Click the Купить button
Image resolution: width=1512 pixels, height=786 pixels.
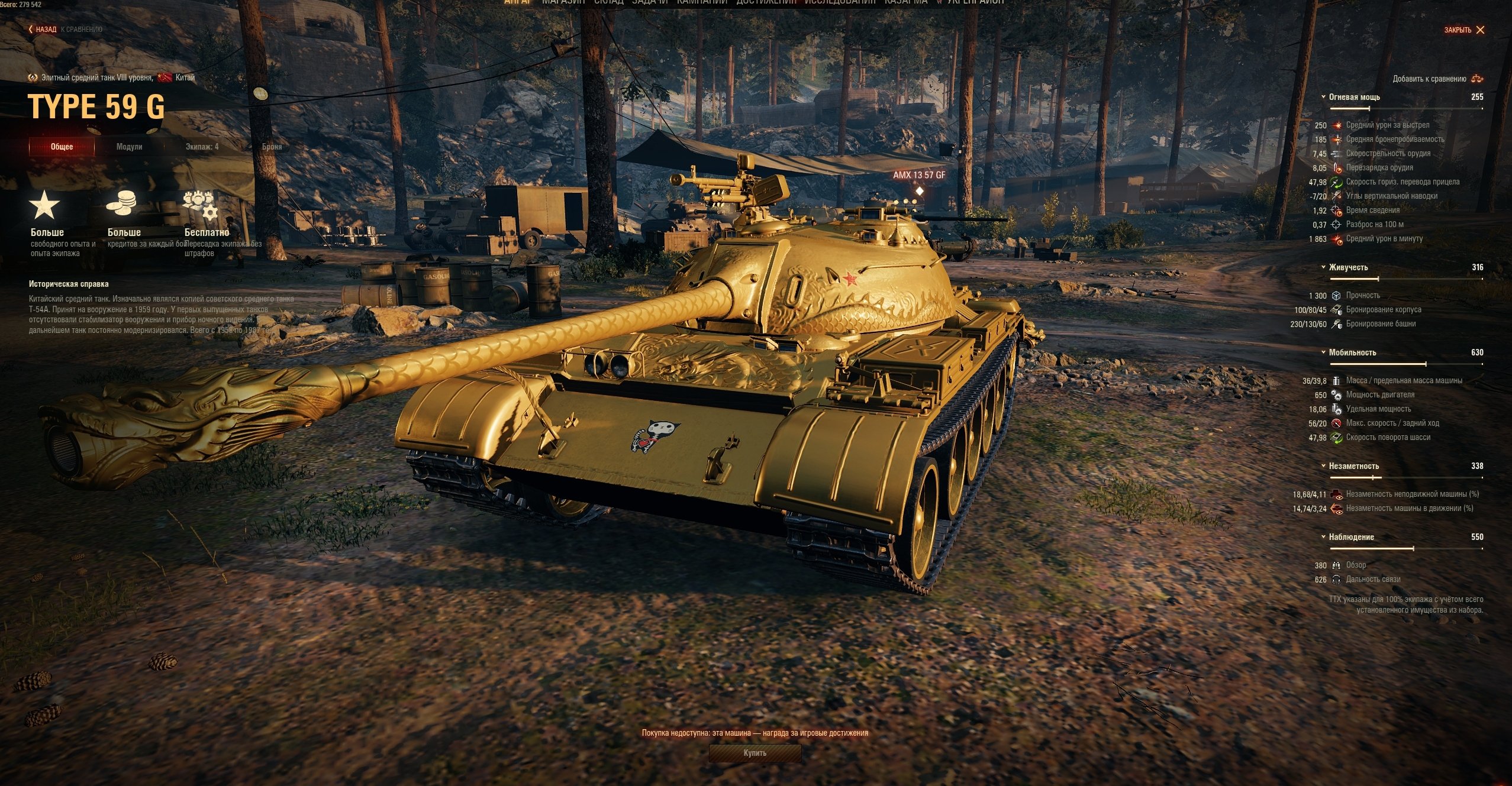click(x=755, y=753)
